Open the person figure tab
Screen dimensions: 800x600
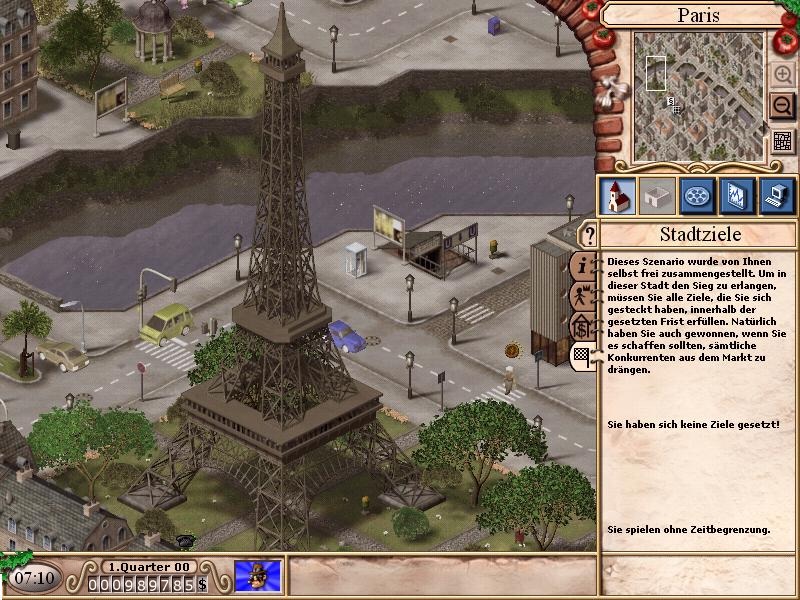point(582,296)
